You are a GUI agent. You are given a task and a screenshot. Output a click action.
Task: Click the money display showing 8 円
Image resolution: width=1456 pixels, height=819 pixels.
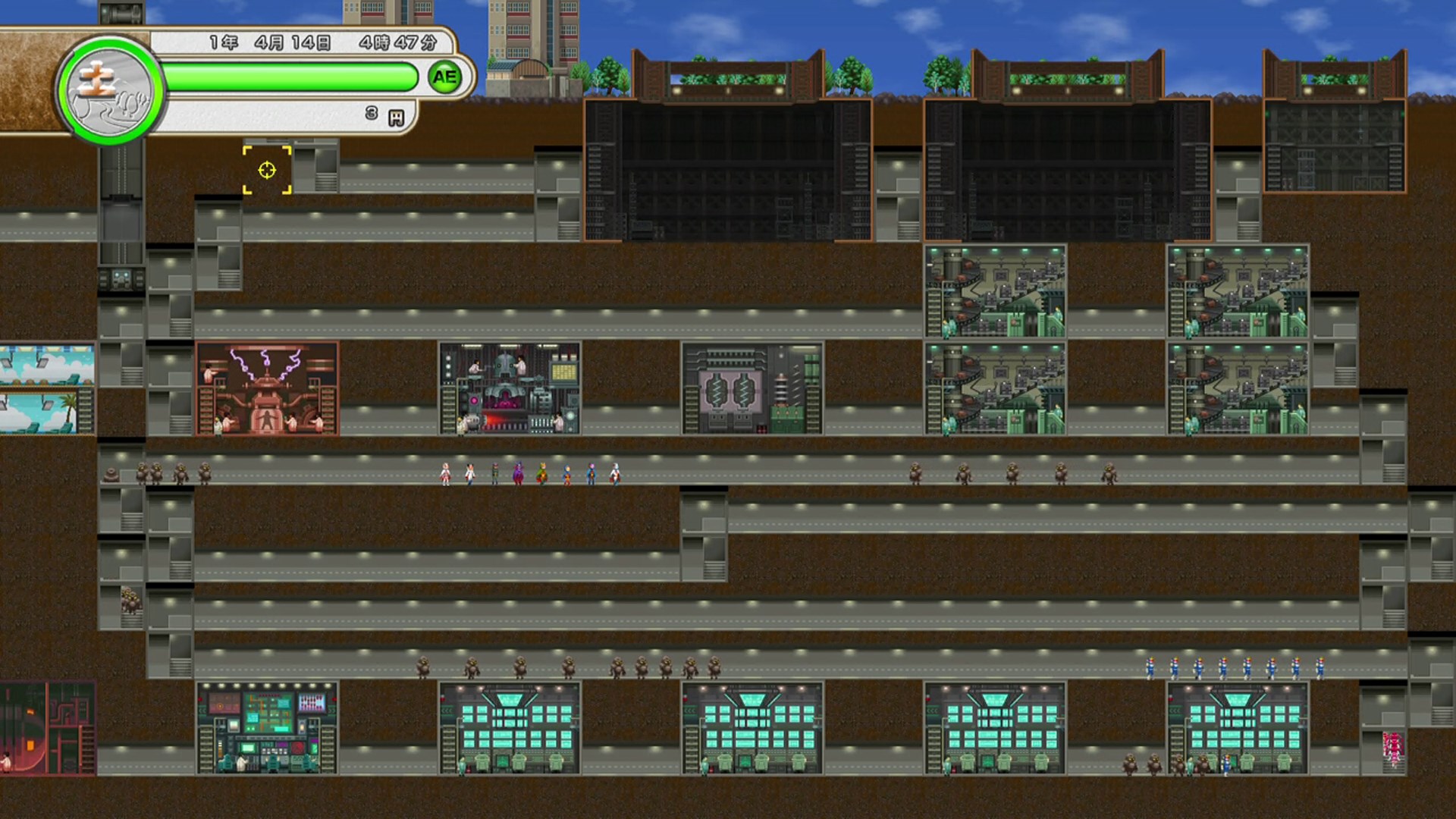click(372, 115)
